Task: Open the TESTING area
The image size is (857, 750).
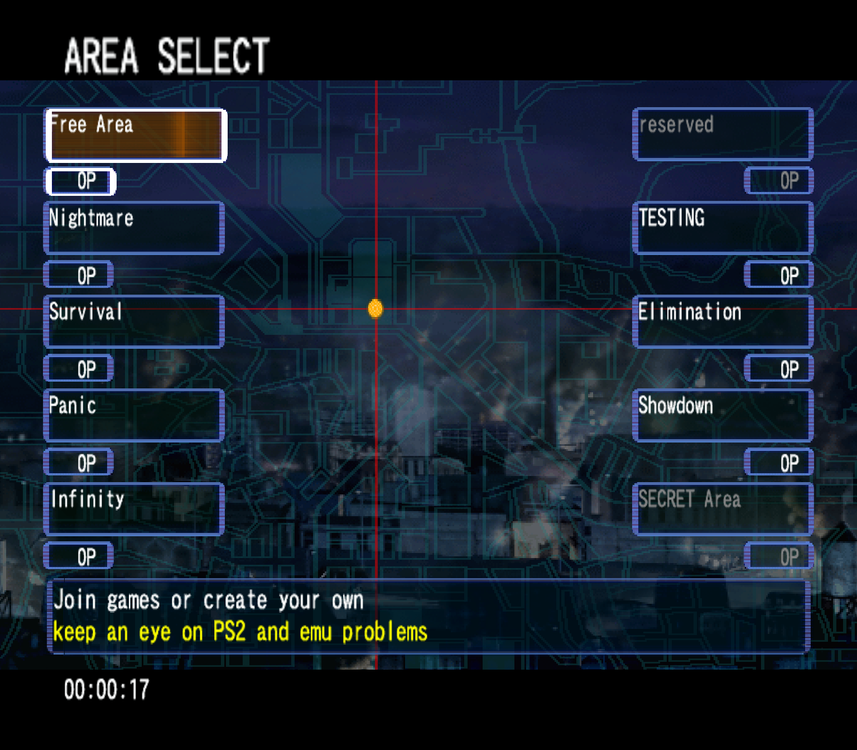Action: pos(723,228)
